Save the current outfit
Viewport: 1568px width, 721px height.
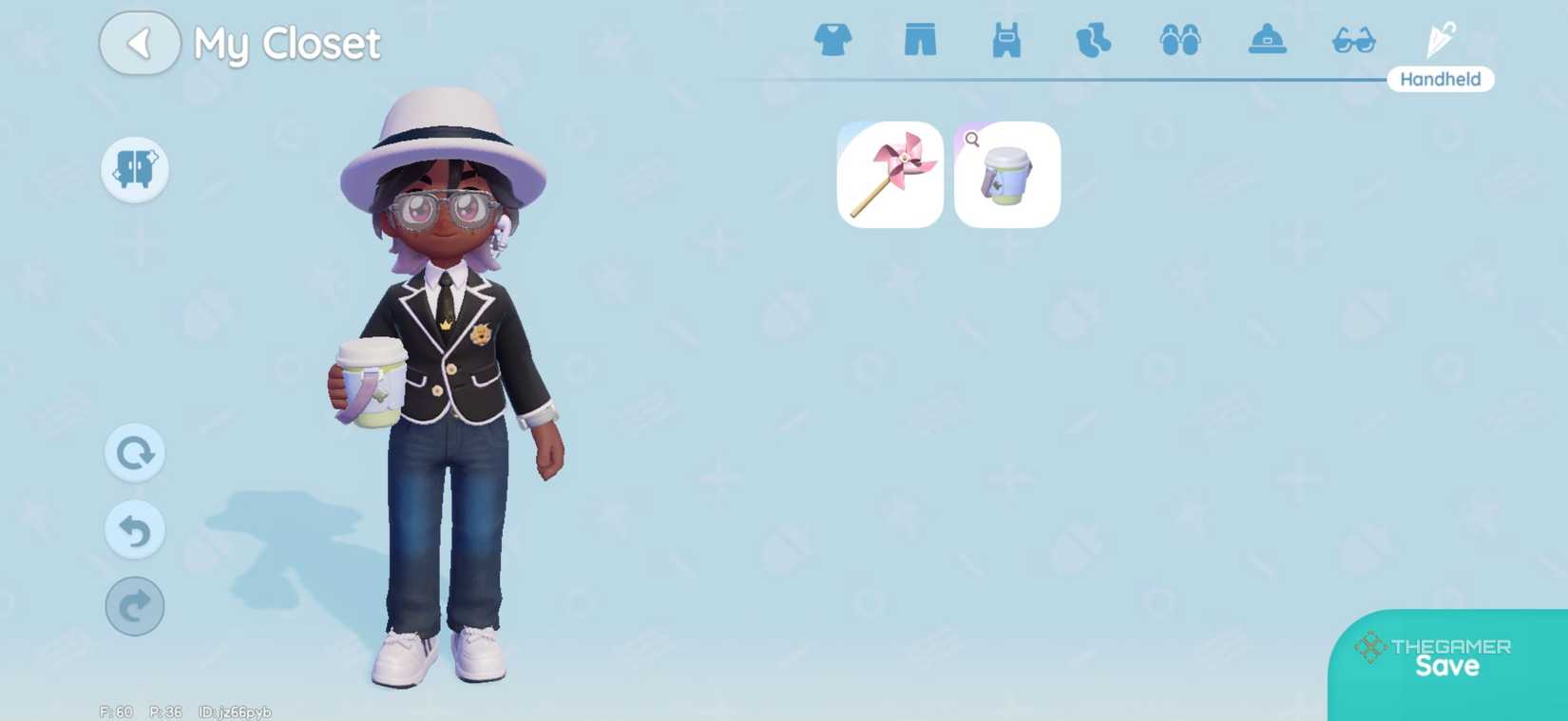coord(1445,666)
